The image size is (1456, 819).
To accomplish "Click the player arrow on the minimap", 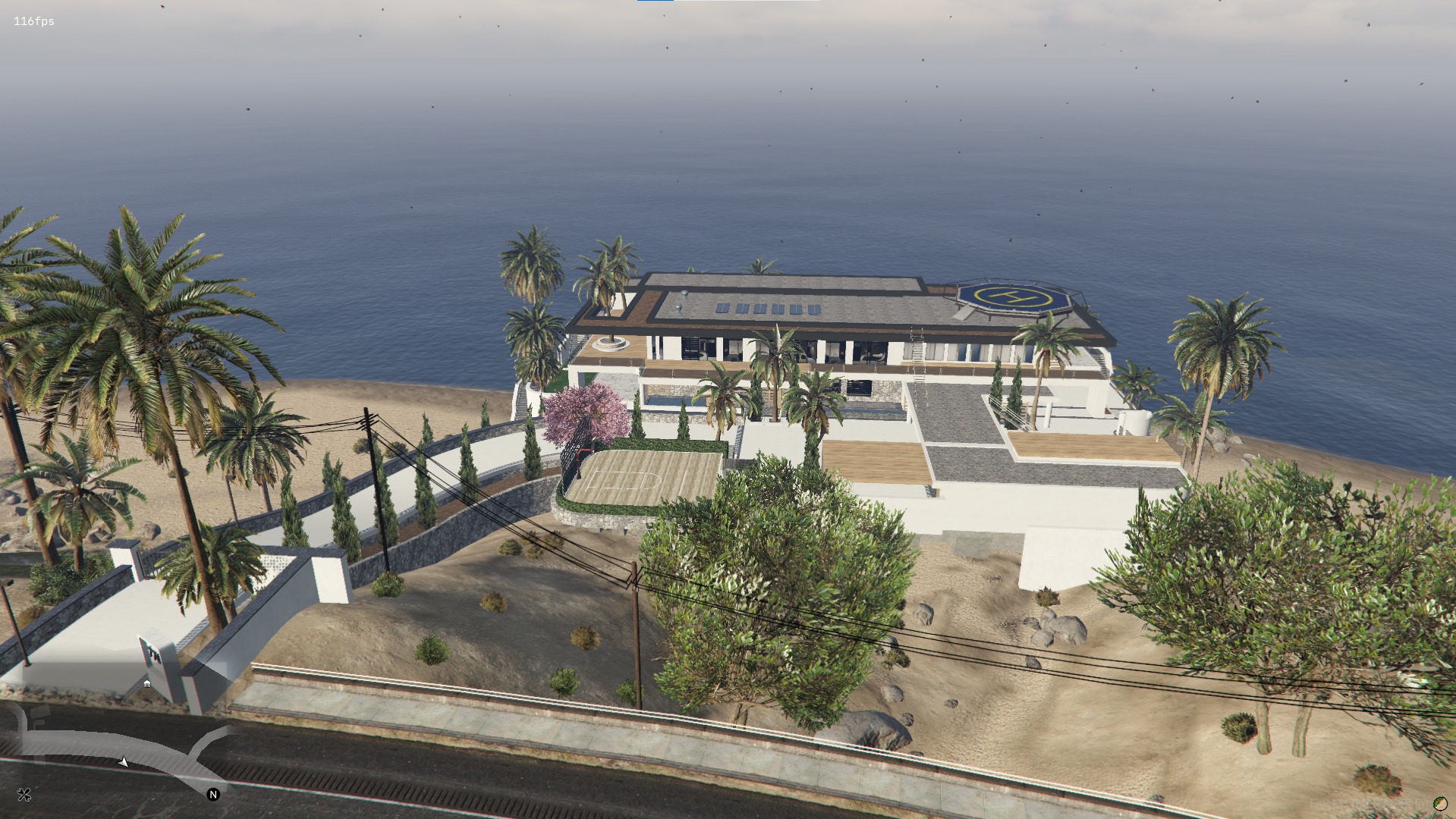I will [124, 761].
